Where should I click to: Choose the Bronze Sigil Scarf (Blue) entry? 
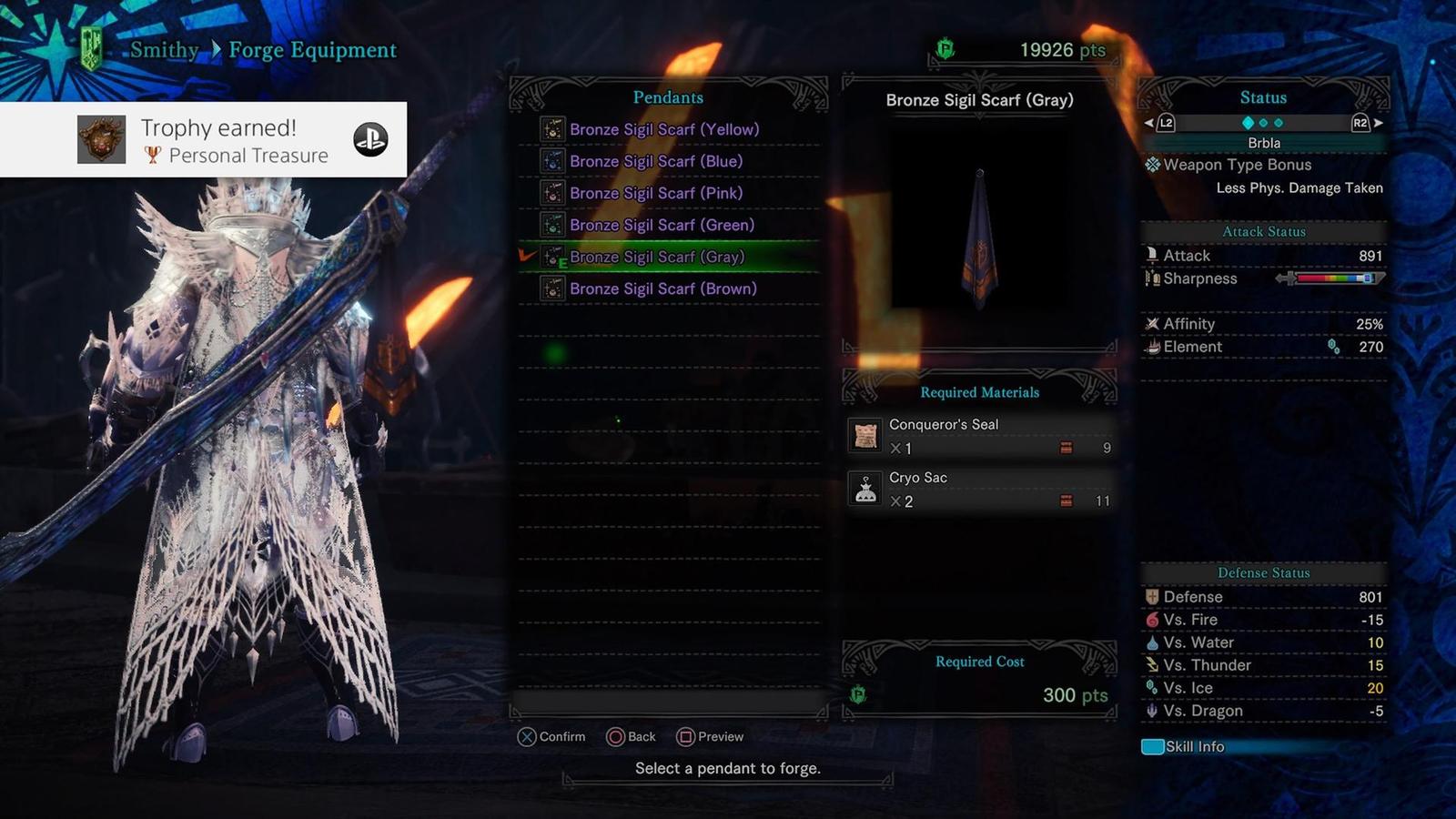coord(655,161)
